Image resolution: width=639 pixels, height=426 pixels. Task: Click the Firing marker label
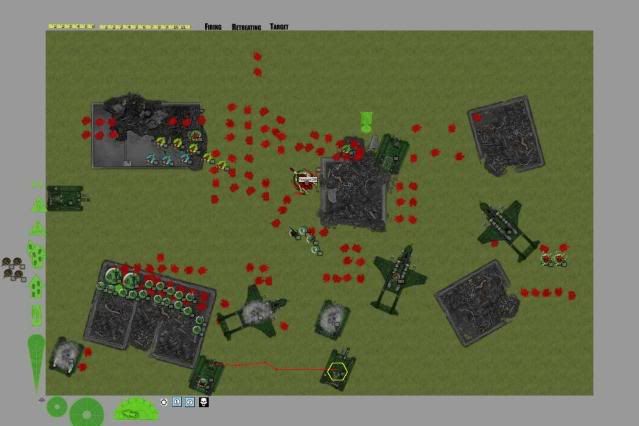[x=212, y=26]
